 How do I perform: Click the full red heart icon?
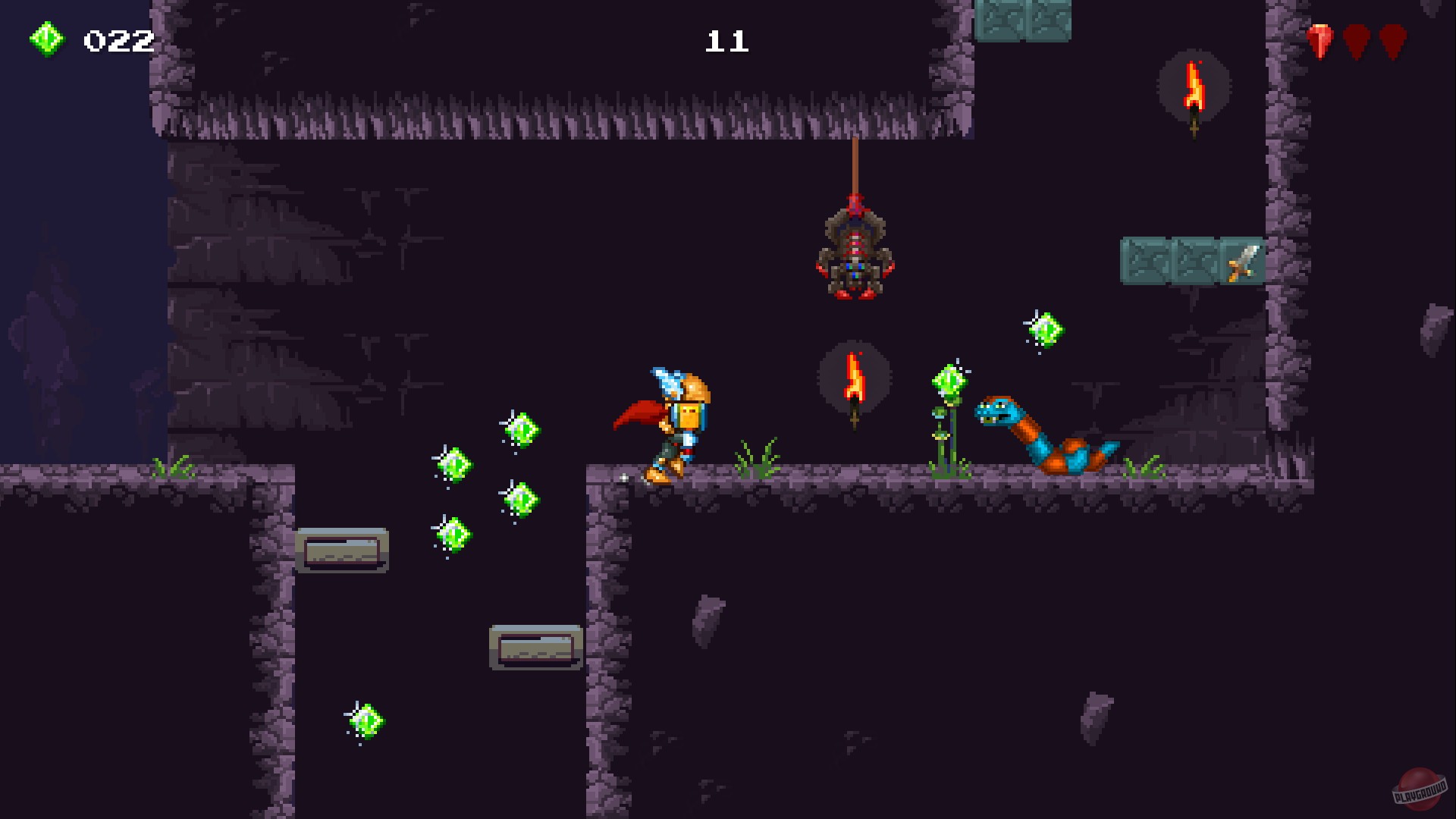click(x=1321, y=39)
